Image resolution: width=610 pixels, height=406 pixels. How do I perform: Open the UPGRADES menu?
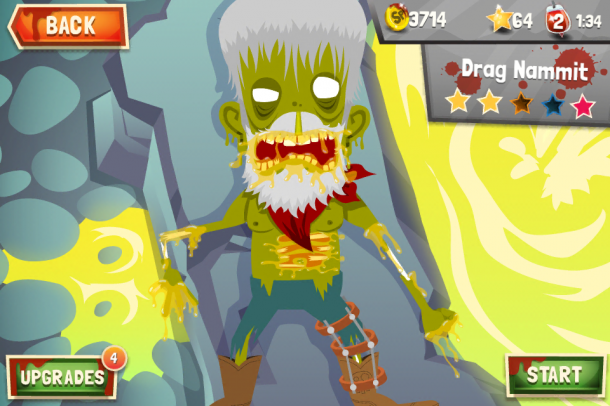(62, 376)
